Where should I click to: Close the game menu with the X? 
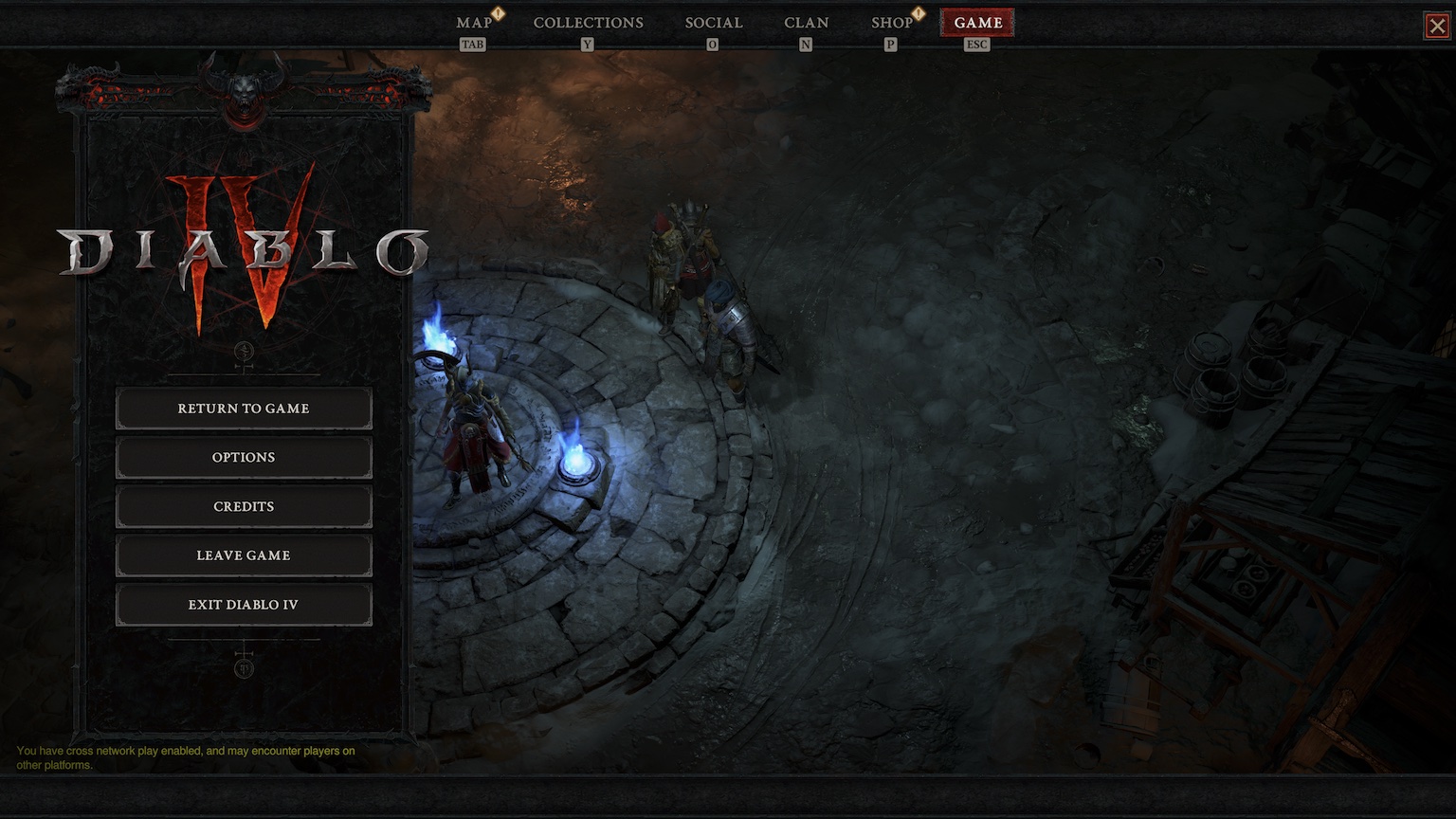[x=1438, y=26]
